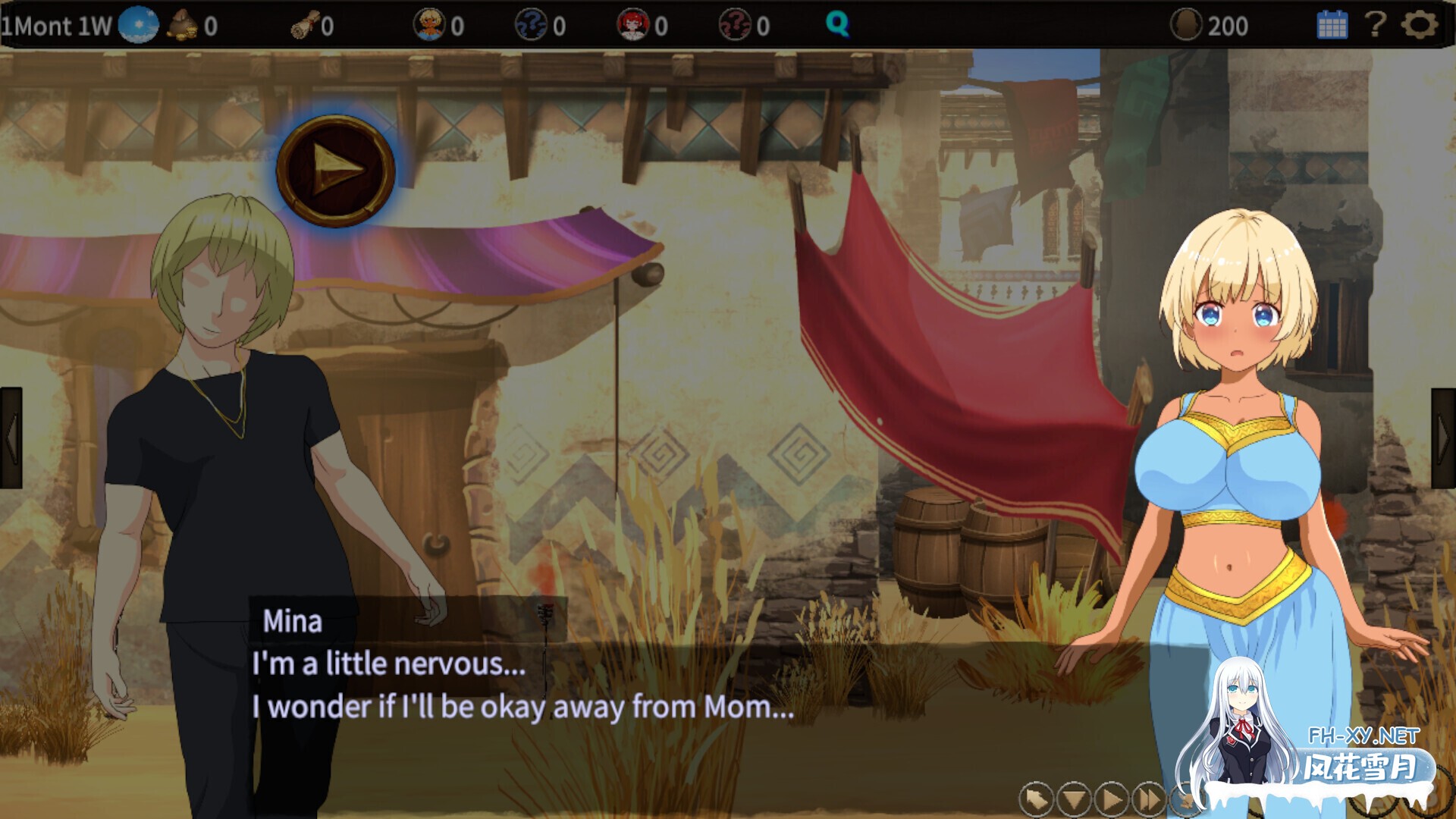This screenshot has height=819, width=1456.
Task: Toggle the dialogue box visibility down arrow
Action: point(1075,798)
